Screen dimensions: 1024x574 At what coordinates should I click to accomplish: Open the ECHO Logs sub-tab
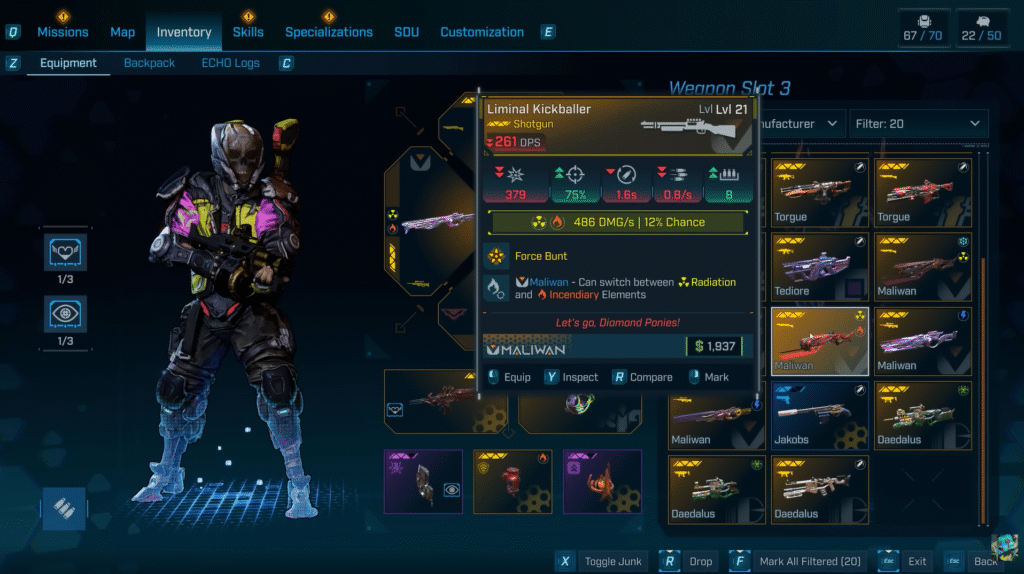[x=230, y=63]
